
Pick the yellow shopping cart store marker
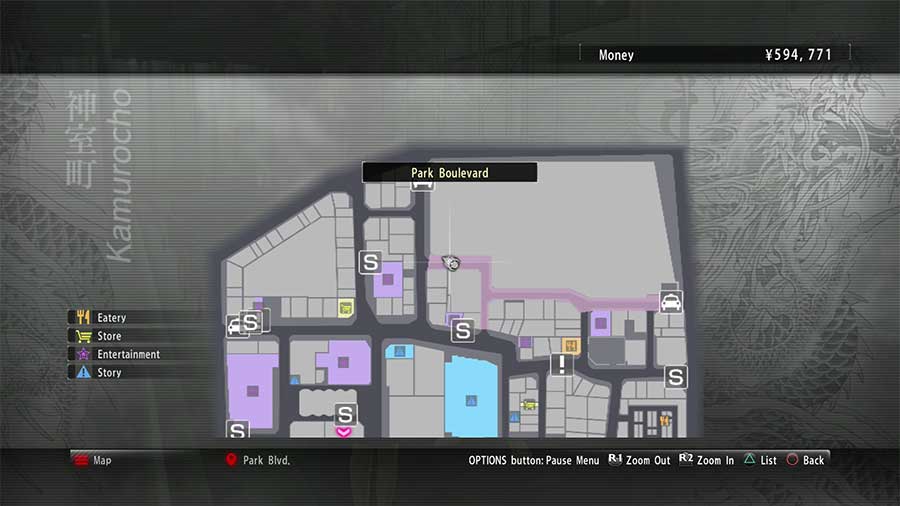coord(346,308)
